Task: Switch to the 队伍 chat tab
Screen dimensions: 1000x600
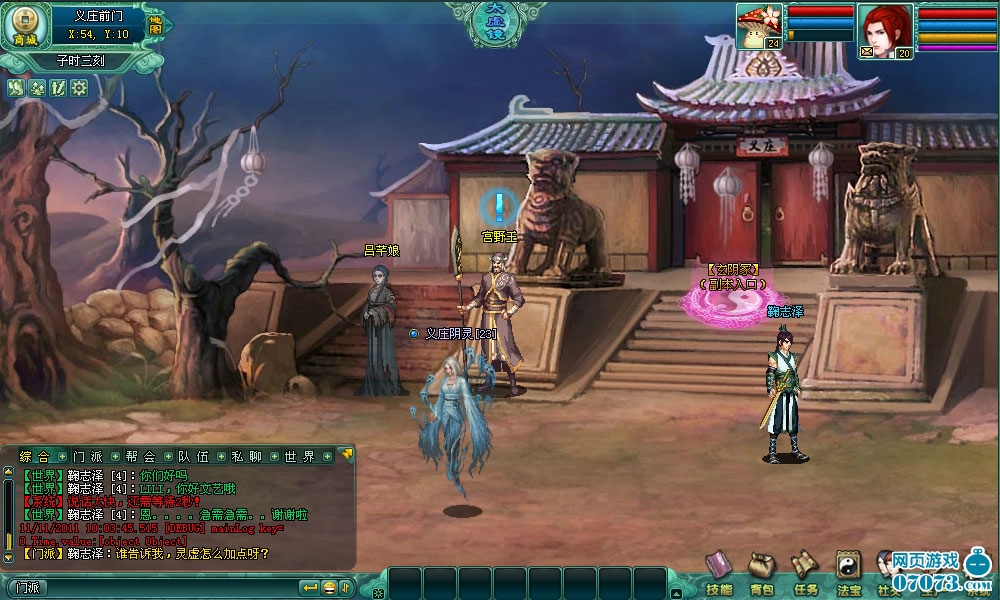Action: tap(193, 456)
